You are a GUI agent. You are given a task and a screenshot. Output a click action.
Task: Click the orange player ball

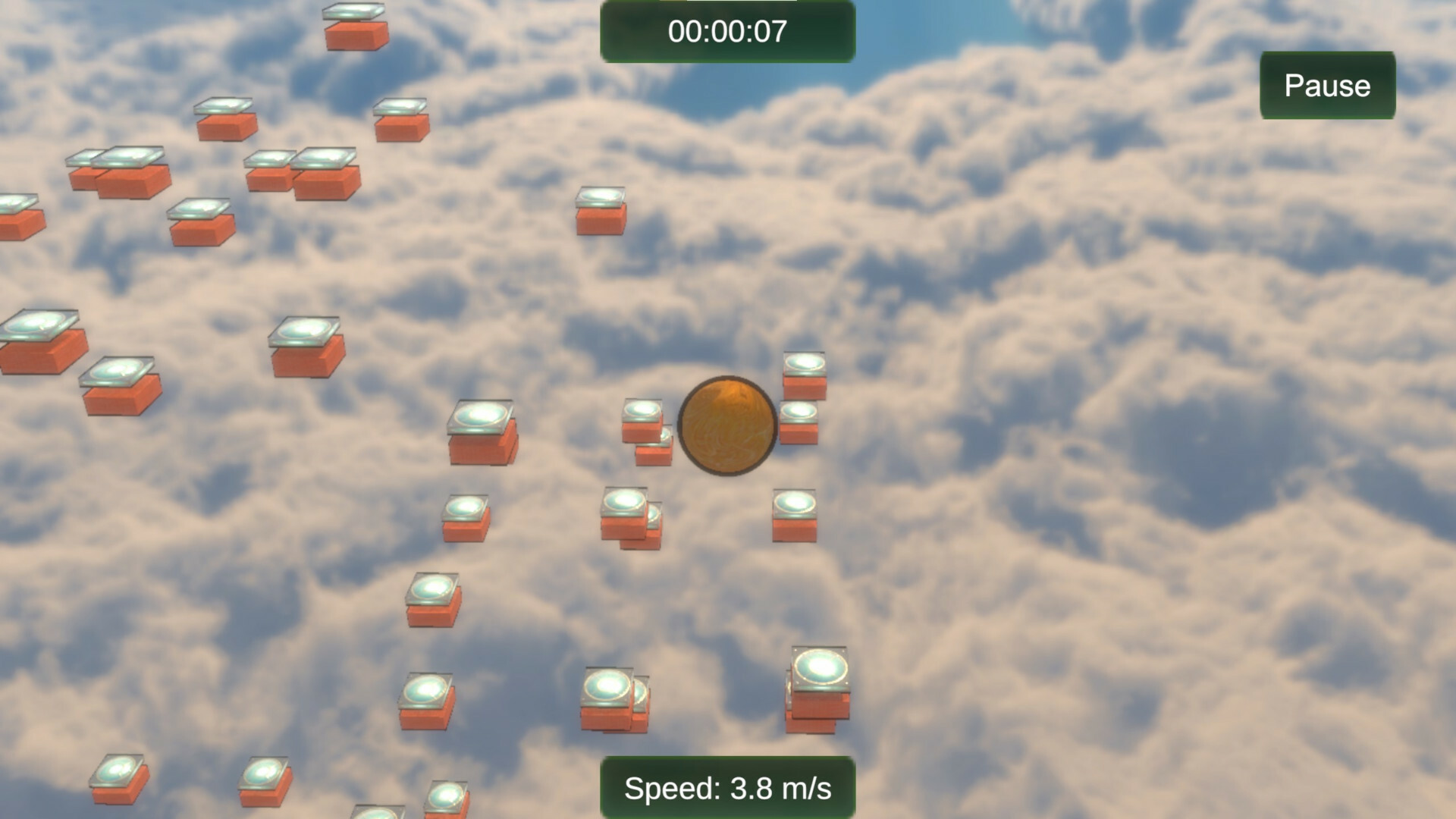coord(726,425)
